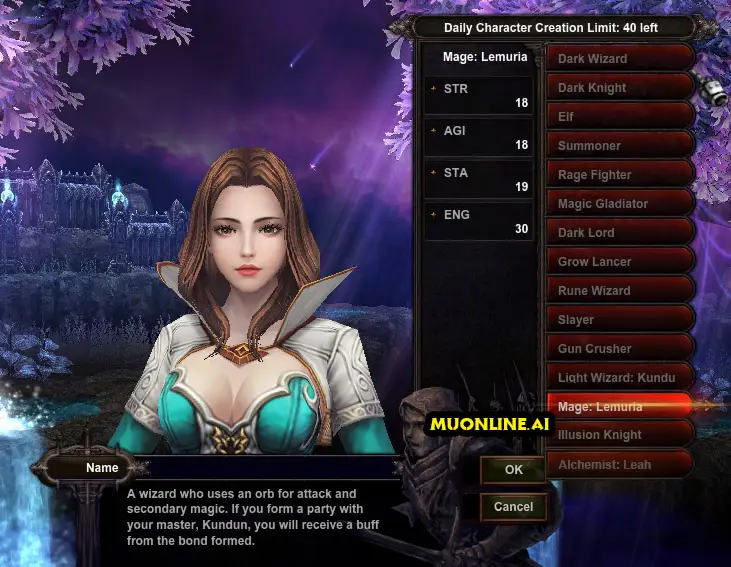Select the Rune Wizard class
The image size is (731, 567).
(618, 290)
